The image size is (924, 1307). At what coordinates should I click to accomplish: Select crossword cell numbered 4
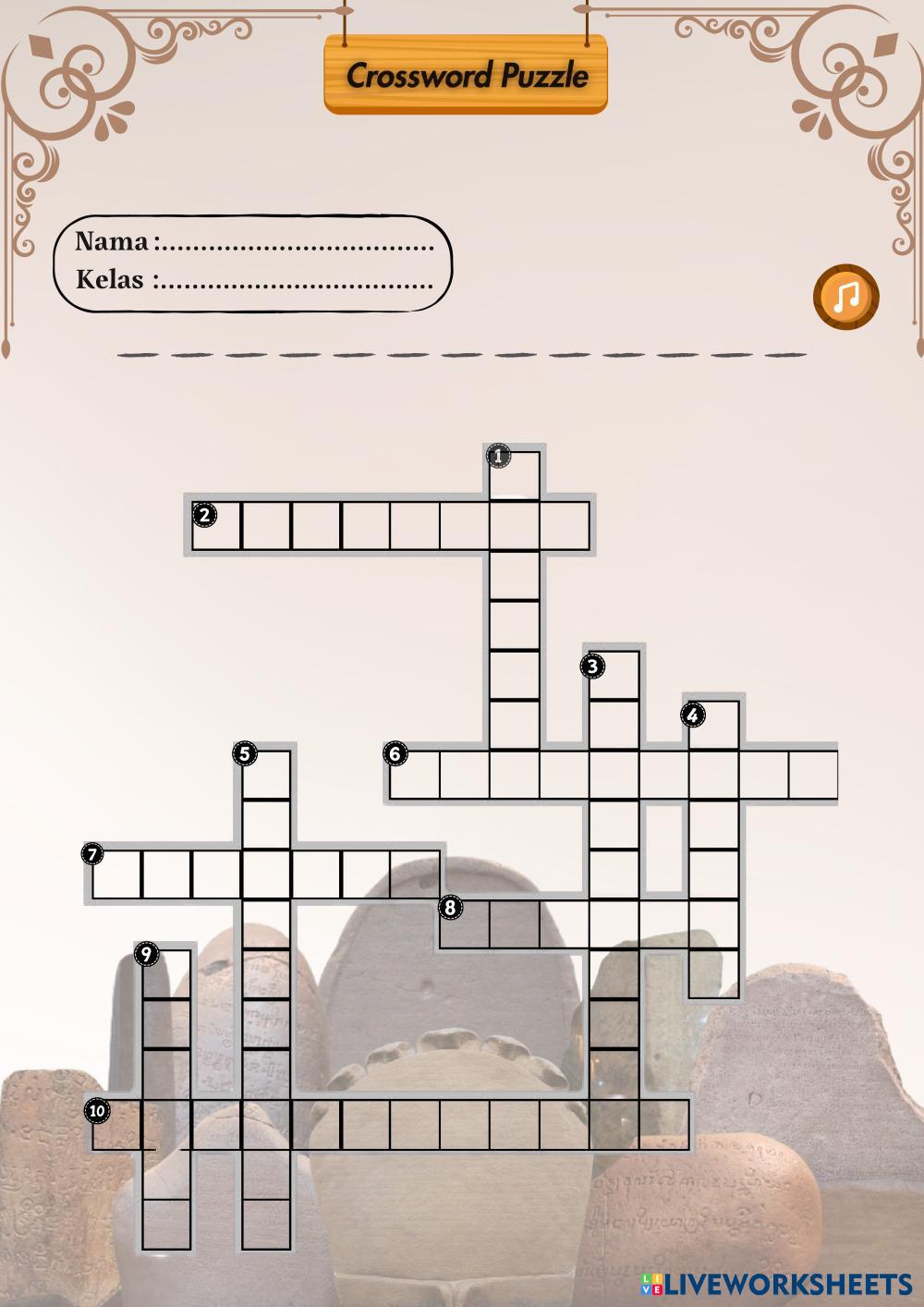pos(714,726)
